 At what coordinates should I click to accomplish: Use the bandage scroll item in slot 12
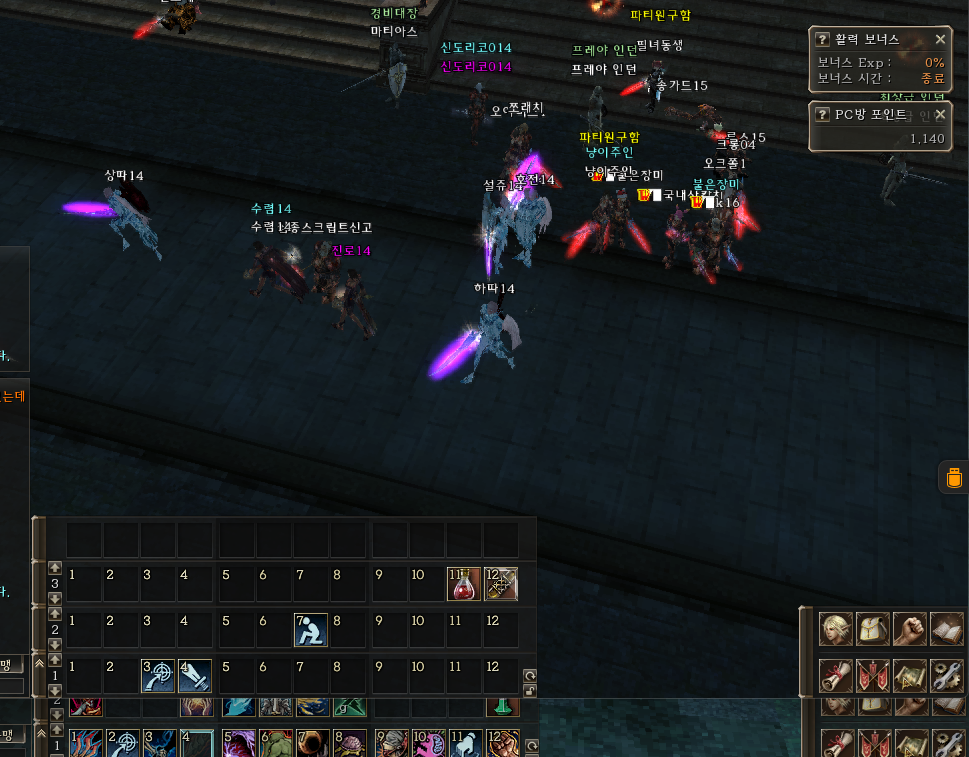pos(500,584)
